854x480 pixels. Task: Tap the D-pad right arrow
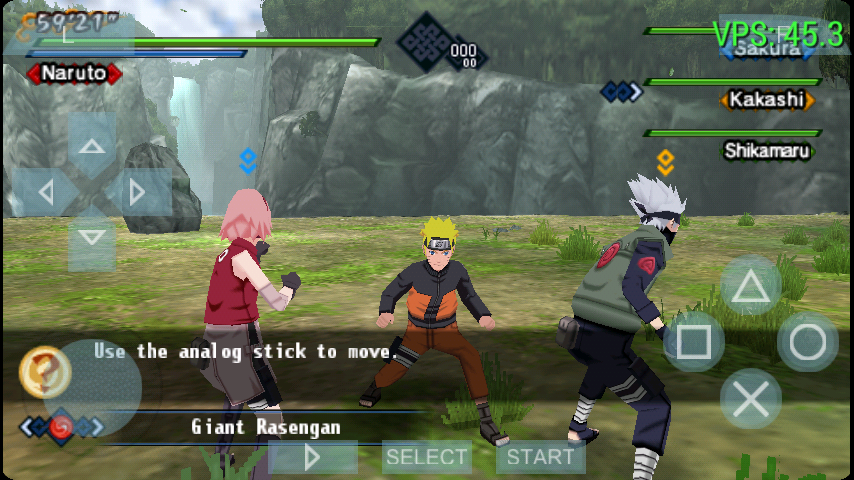pyautogui.click(x=138, y=191)
